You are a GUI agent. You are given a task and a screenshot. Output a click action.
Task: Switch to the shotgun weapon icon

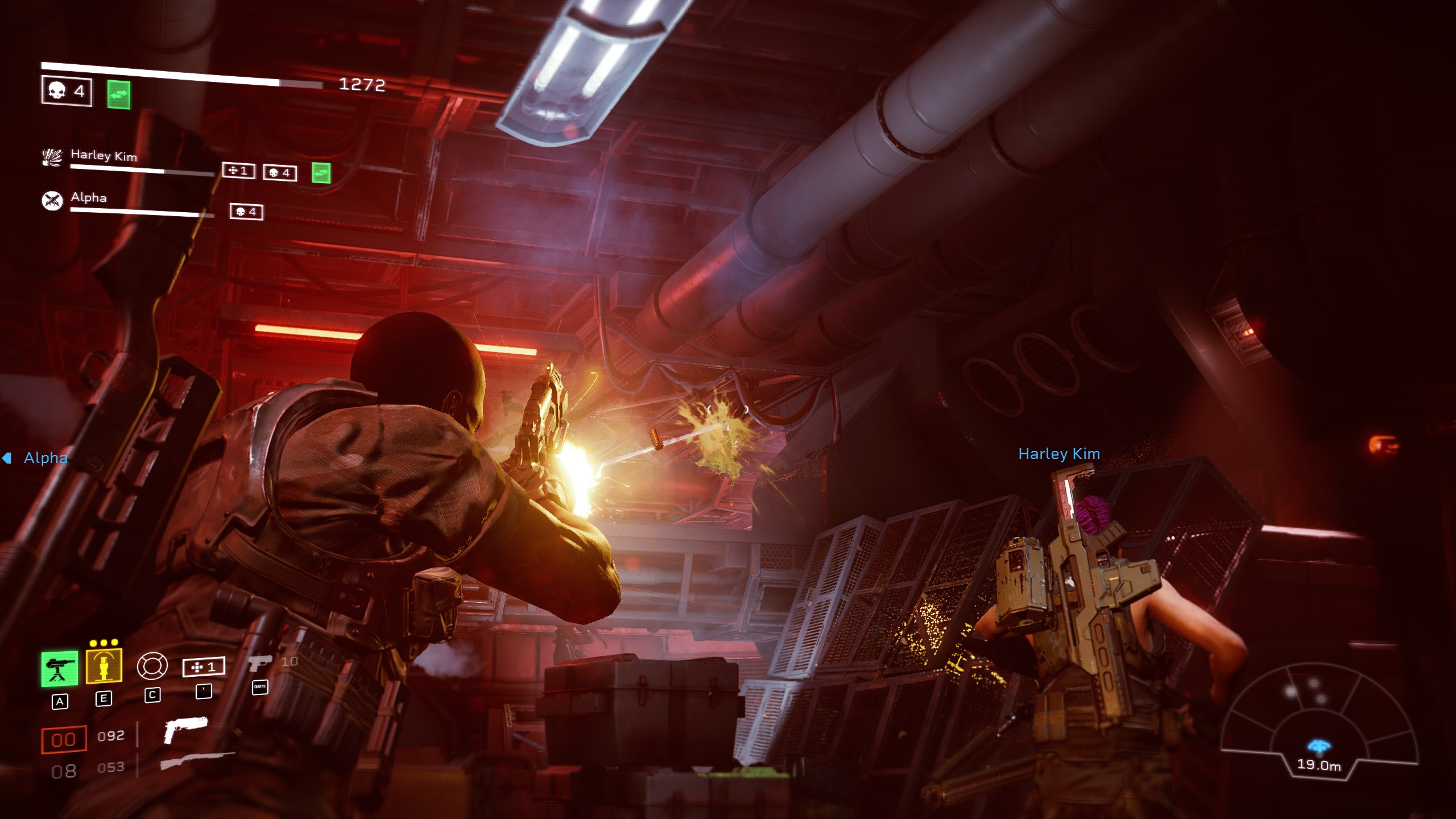click(x=197, y=760)
